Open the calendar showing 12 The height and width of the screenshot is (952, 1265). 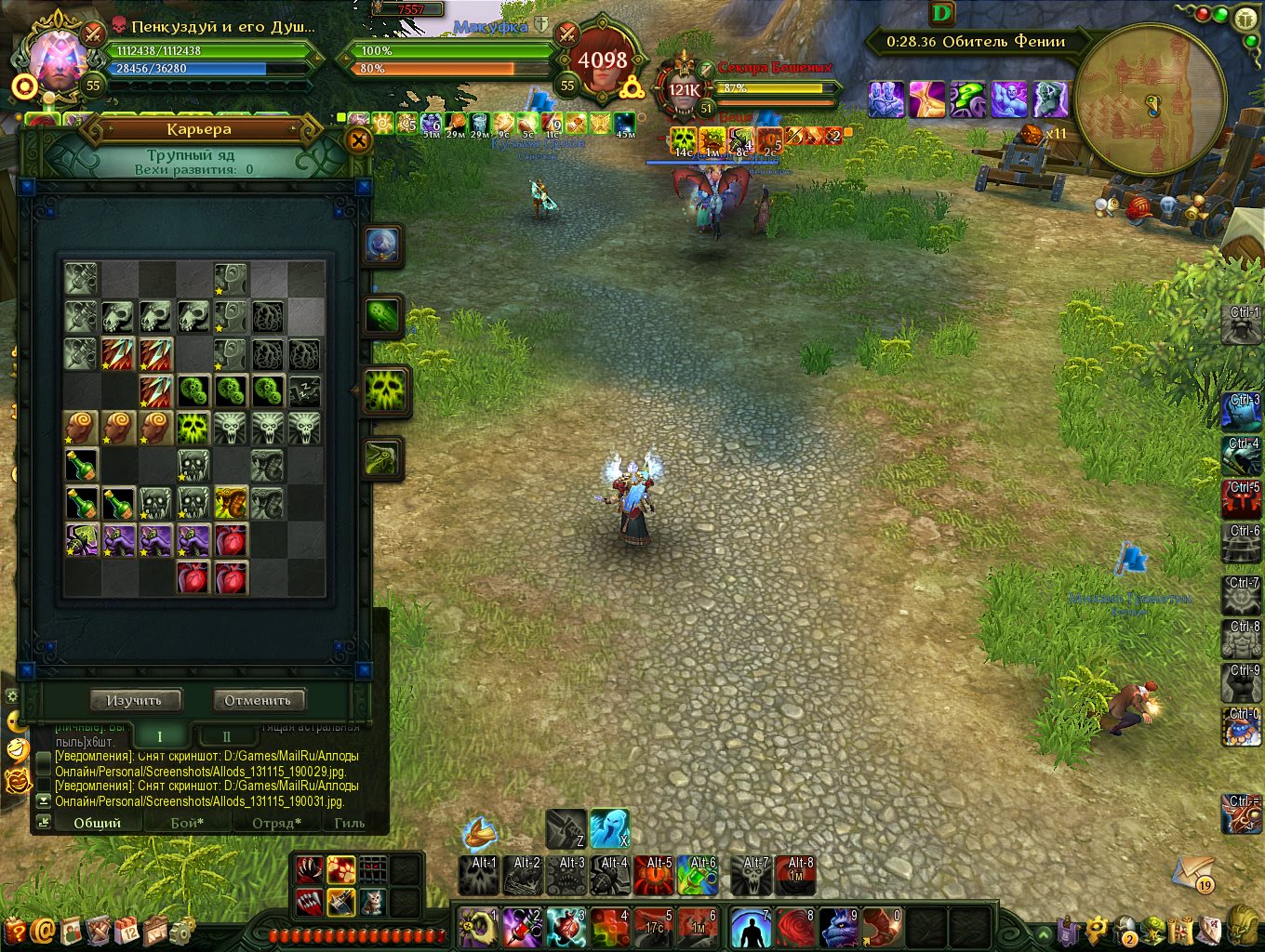point(127,929)
